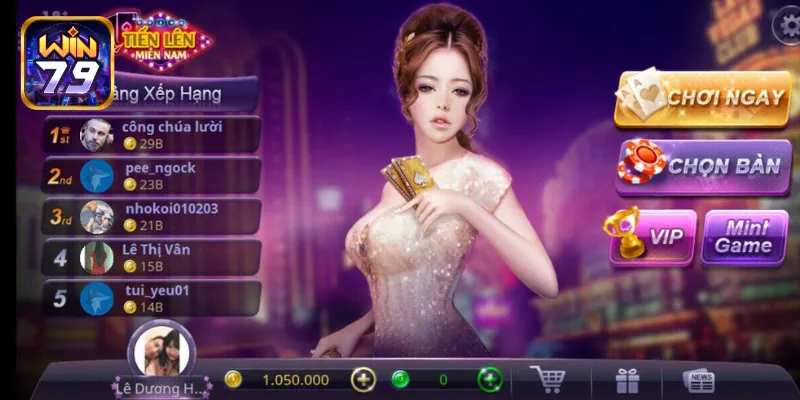Launch the Mini Game menu
This screenshot has width=800, height=400.
744,236
